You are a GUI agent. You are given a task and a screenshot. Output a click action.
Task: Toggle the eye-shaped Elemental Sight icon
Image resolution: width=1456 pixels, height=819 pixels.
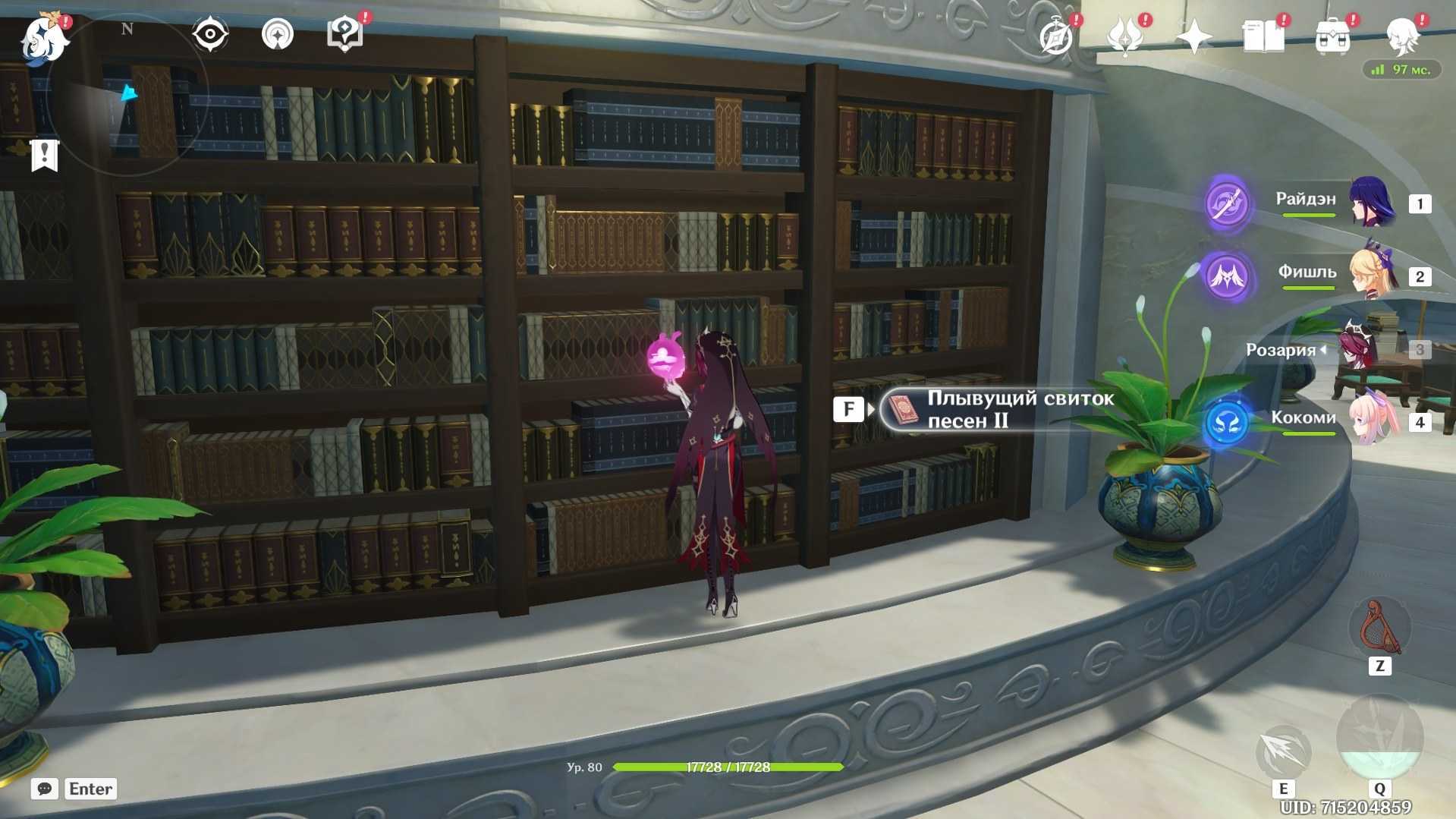pos(210,34)
